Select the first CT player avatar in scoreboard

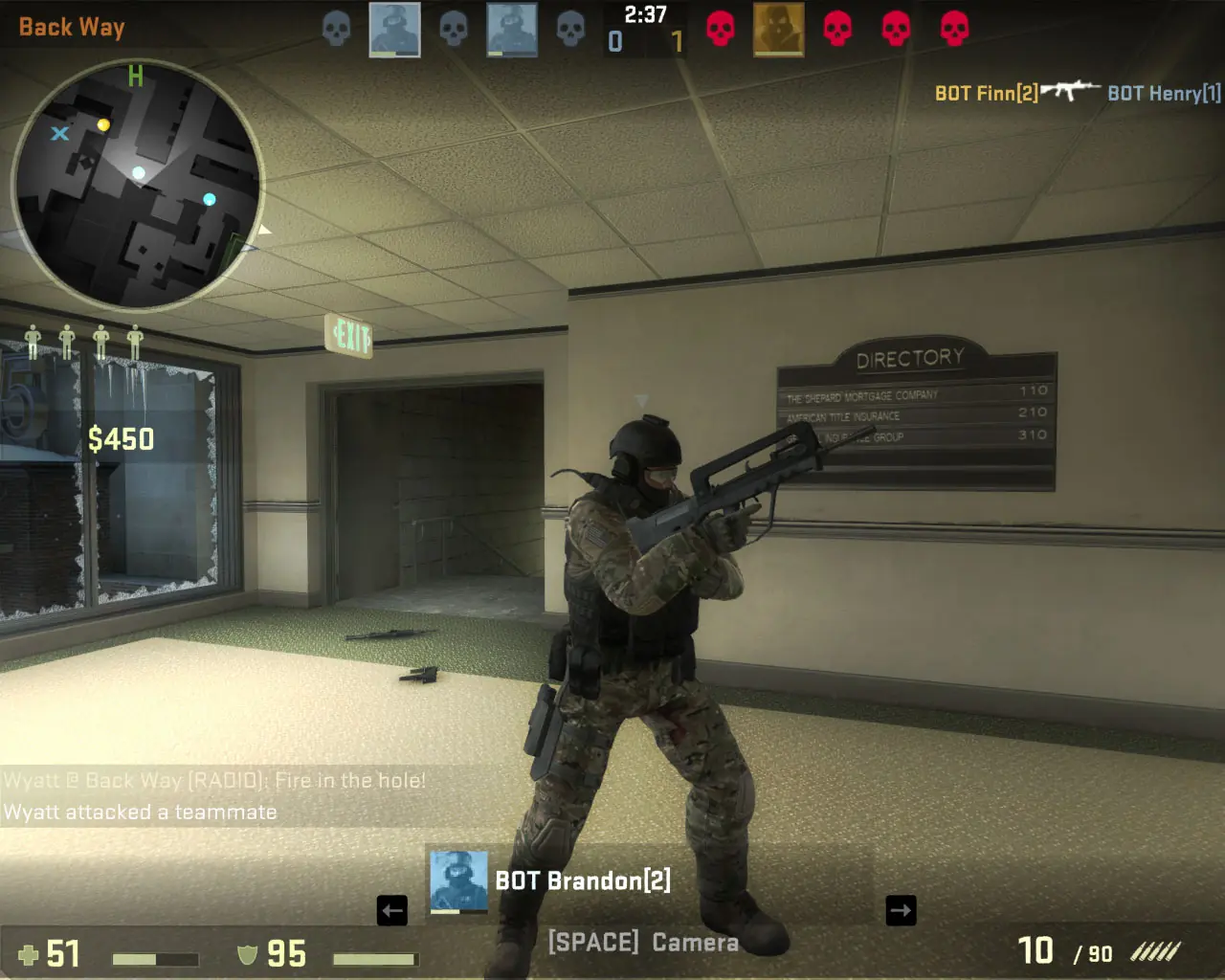[395, 31]
